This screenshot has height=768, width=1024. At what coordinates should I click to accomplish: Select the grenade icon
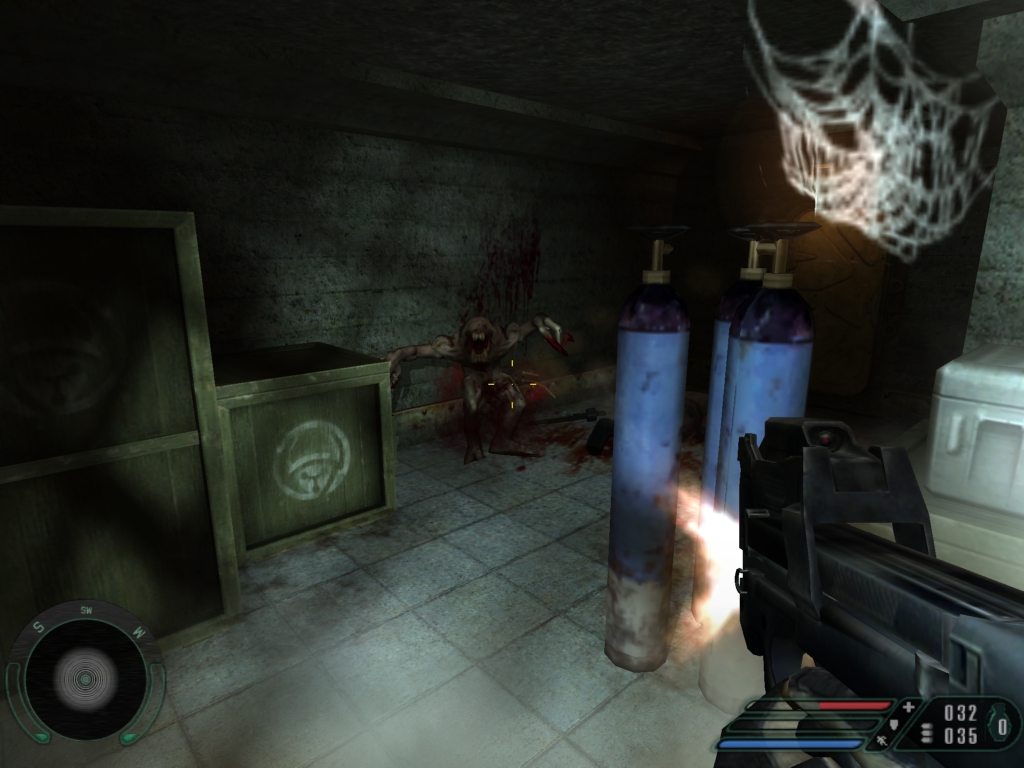tap(1001, 724)
